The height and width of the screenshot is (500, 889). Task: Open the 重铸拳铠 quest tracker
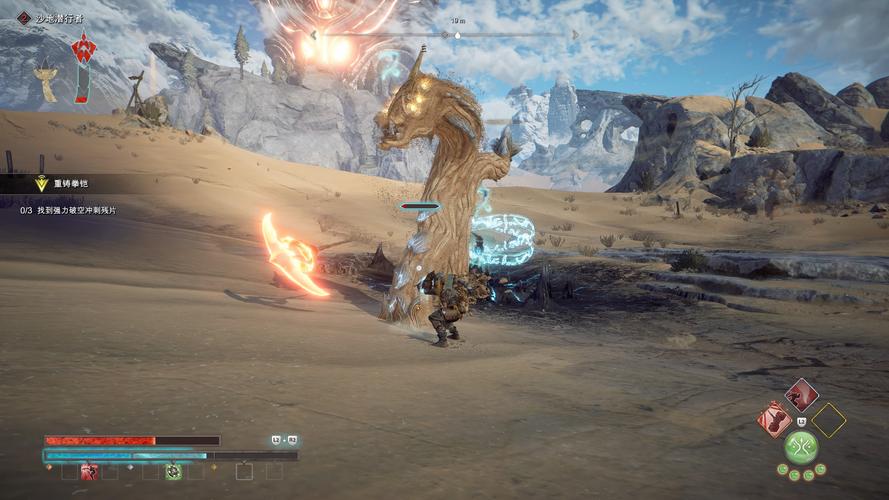[72, 184]
